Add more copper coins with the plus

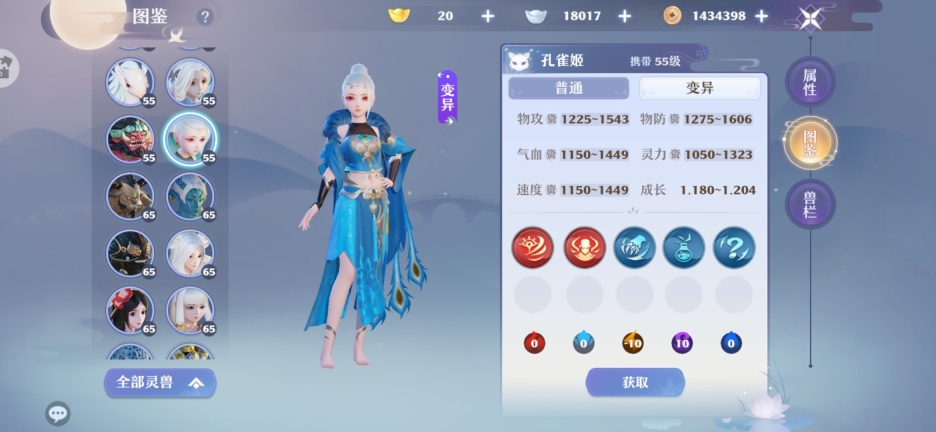[x=761, y=16]
